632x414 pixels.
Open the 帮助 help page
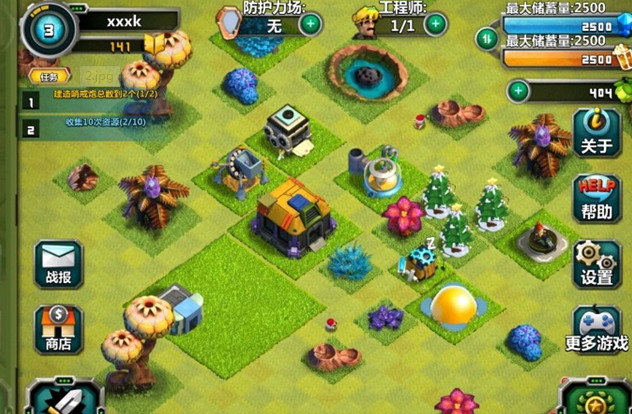(x=596, y=199)
